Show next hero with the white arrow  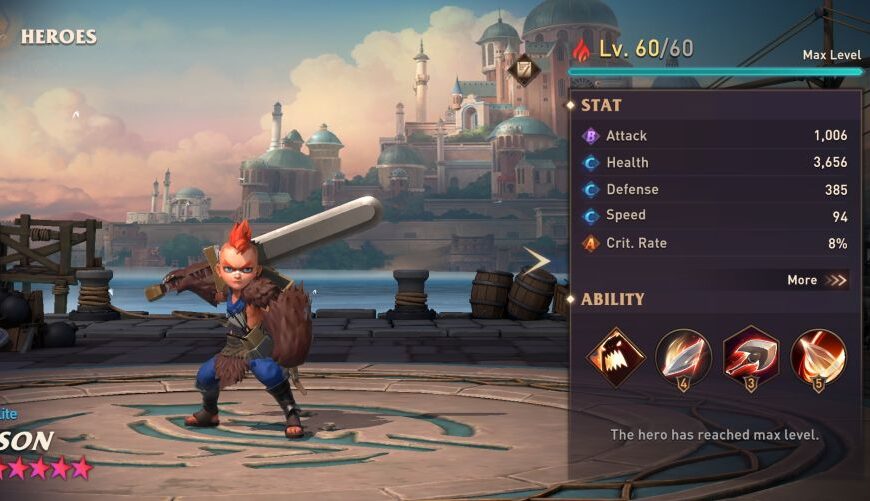coord(537,262)
